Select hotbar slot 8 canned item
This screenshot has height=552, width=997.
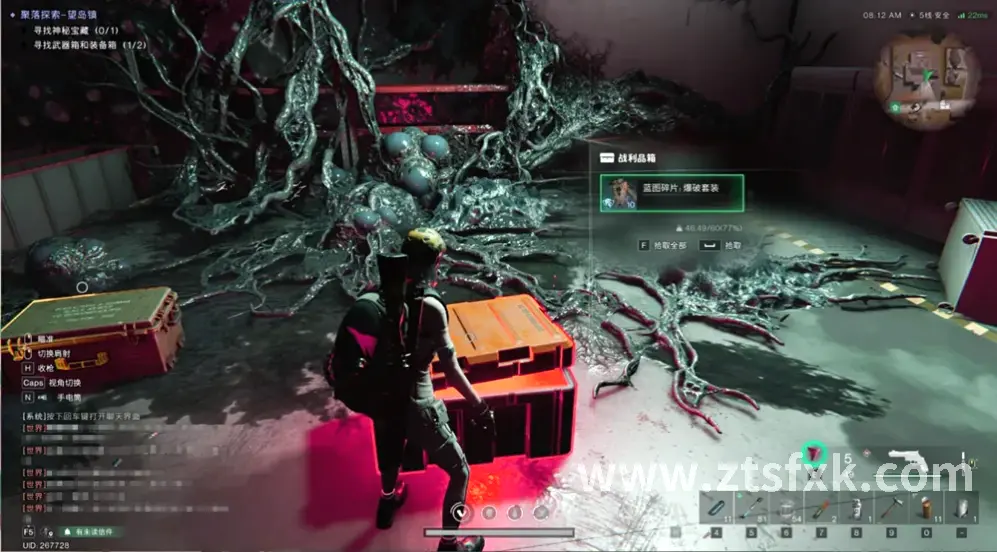(x=856, y=506)
